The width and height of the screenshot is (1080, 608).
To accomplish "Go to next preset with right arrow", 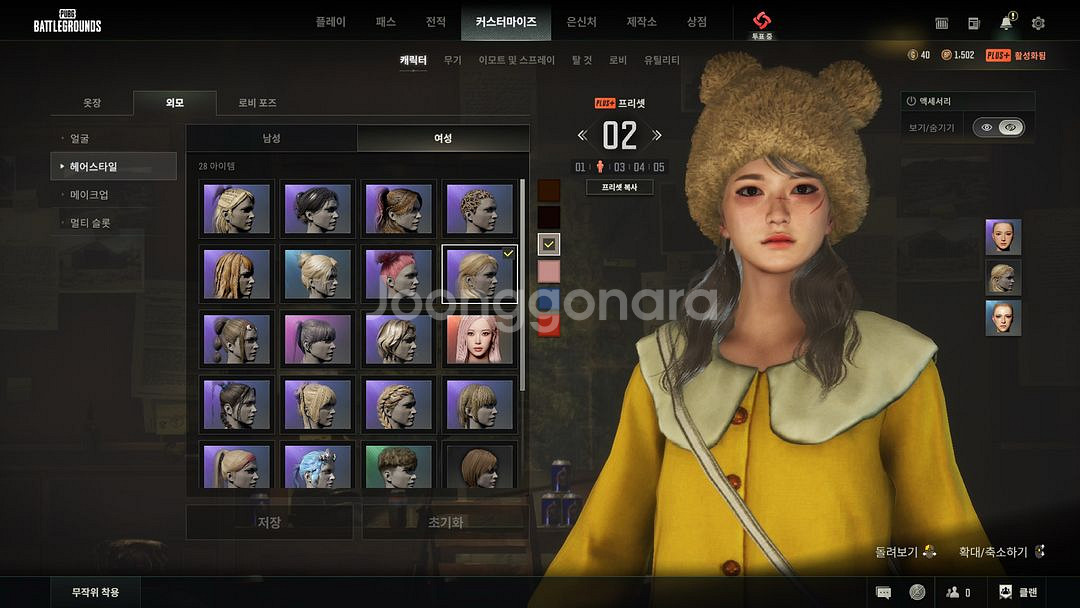I will tap(657, 135).
